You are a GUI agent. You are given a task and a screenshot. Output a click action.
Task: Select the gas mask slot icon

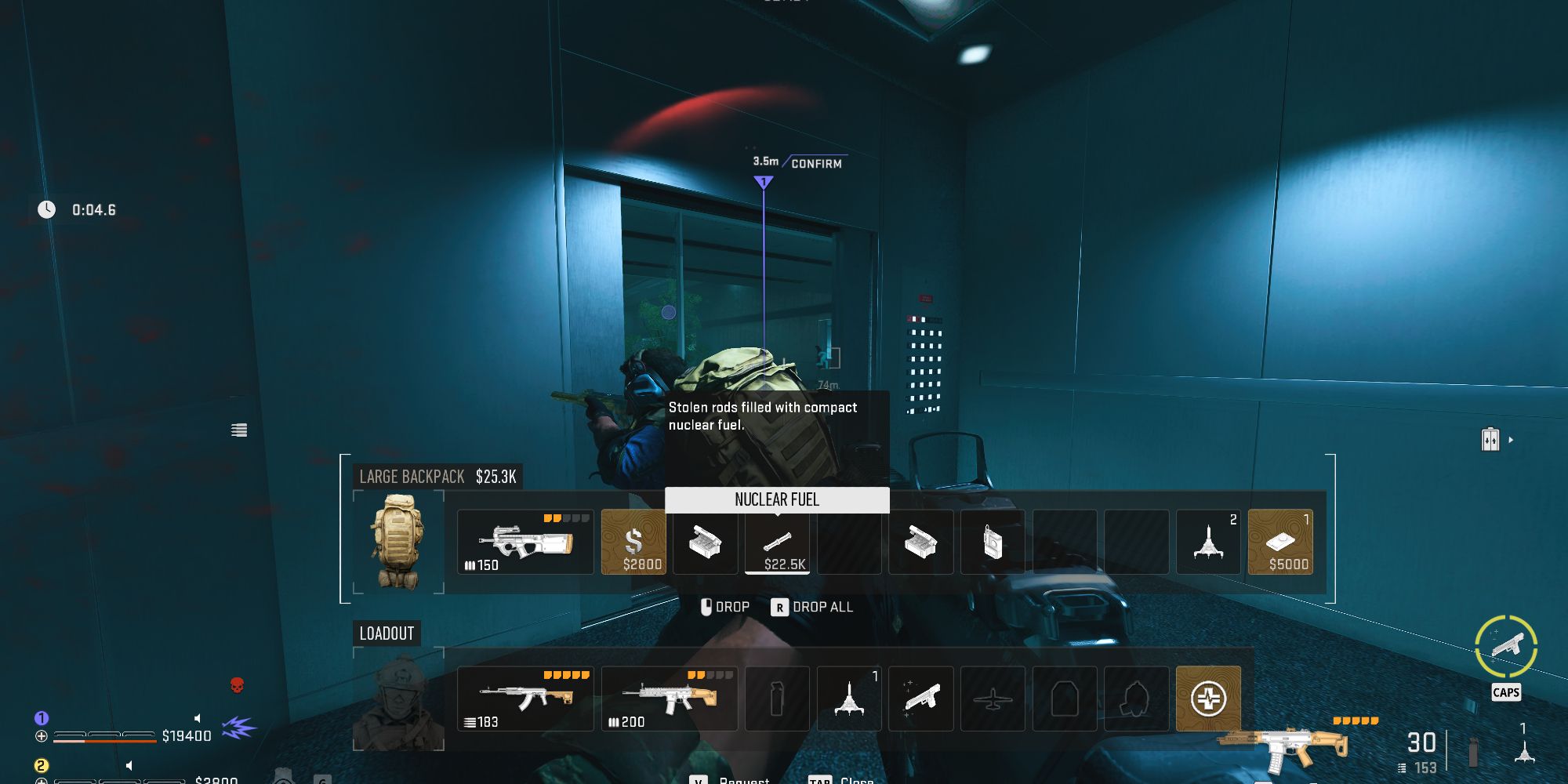1136,698
